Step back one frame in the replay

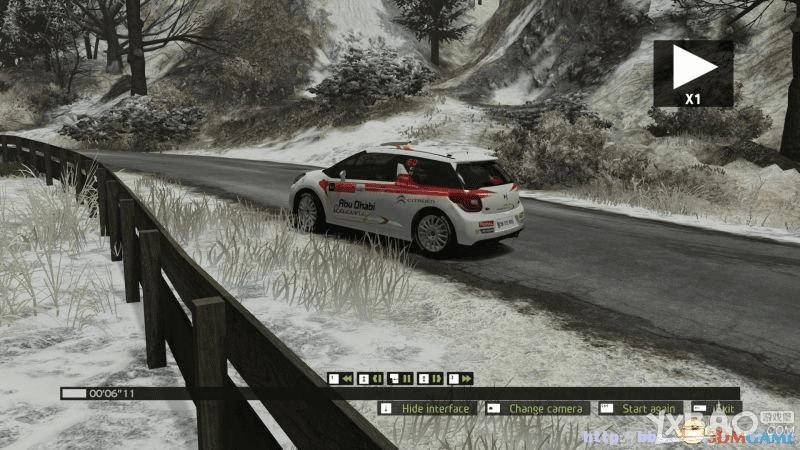tap(371, 379)
